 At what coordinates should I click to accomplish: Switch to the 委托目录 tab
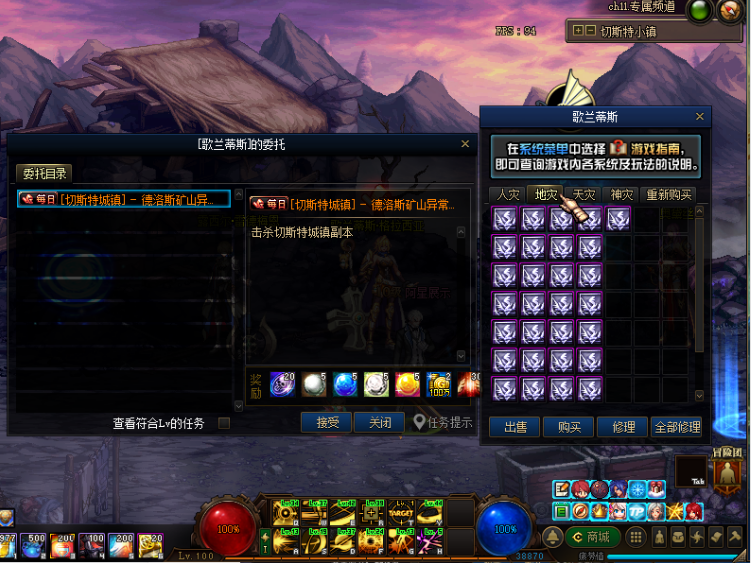pyautogui.click(x=45, y=174)
